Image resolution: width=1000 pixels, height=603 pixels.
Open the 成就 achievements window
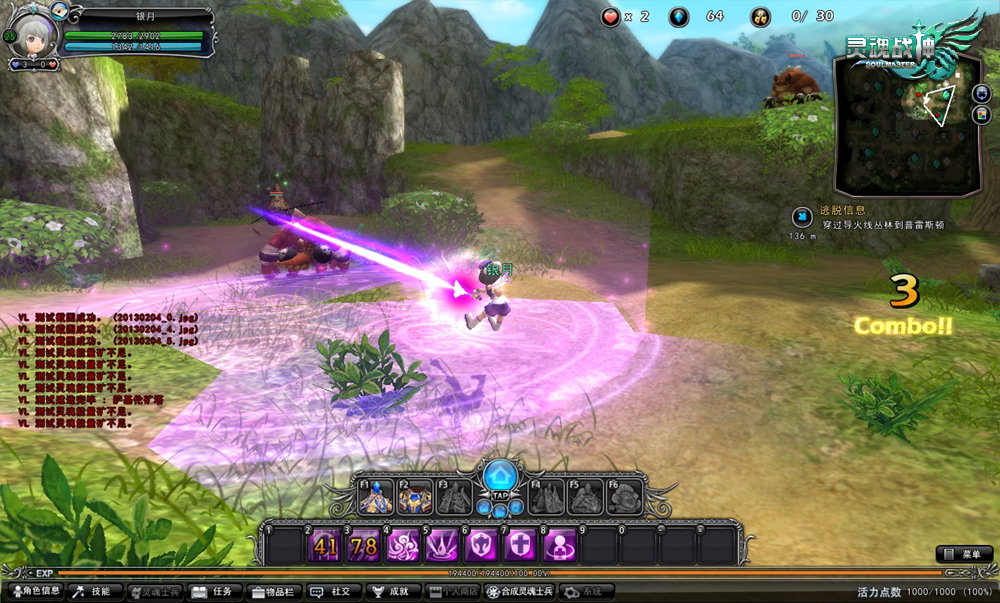(391, 592)
